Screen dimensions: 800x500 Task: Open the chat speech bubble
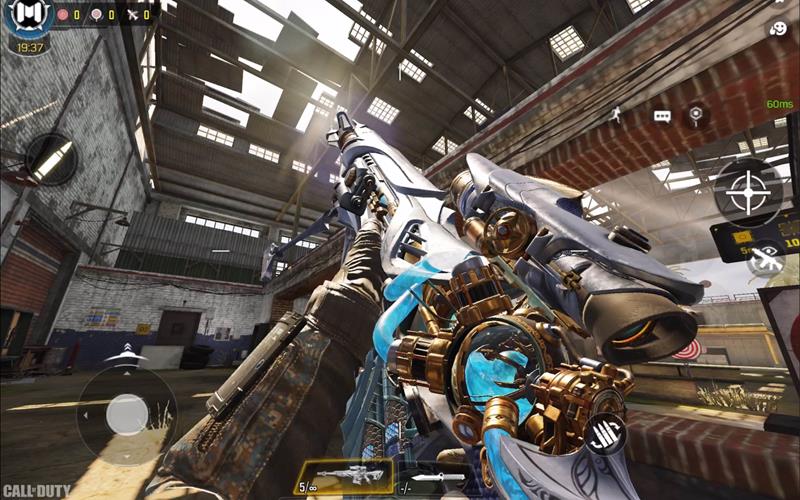point(662,116)
